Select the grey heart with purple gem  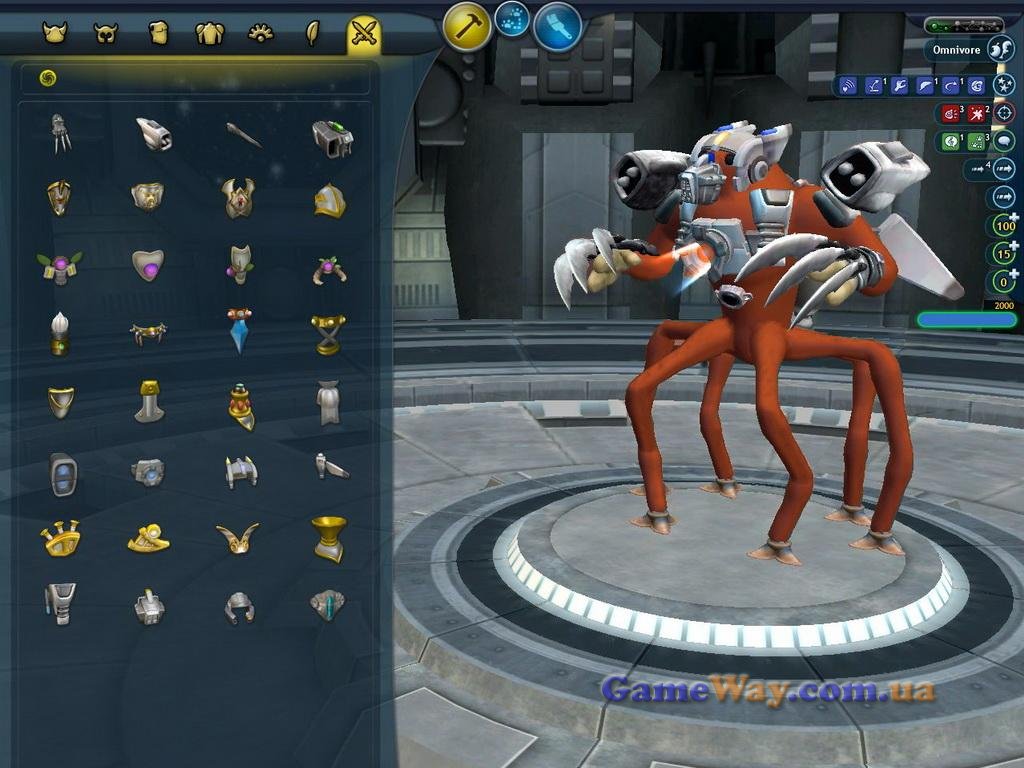point(148,264)
